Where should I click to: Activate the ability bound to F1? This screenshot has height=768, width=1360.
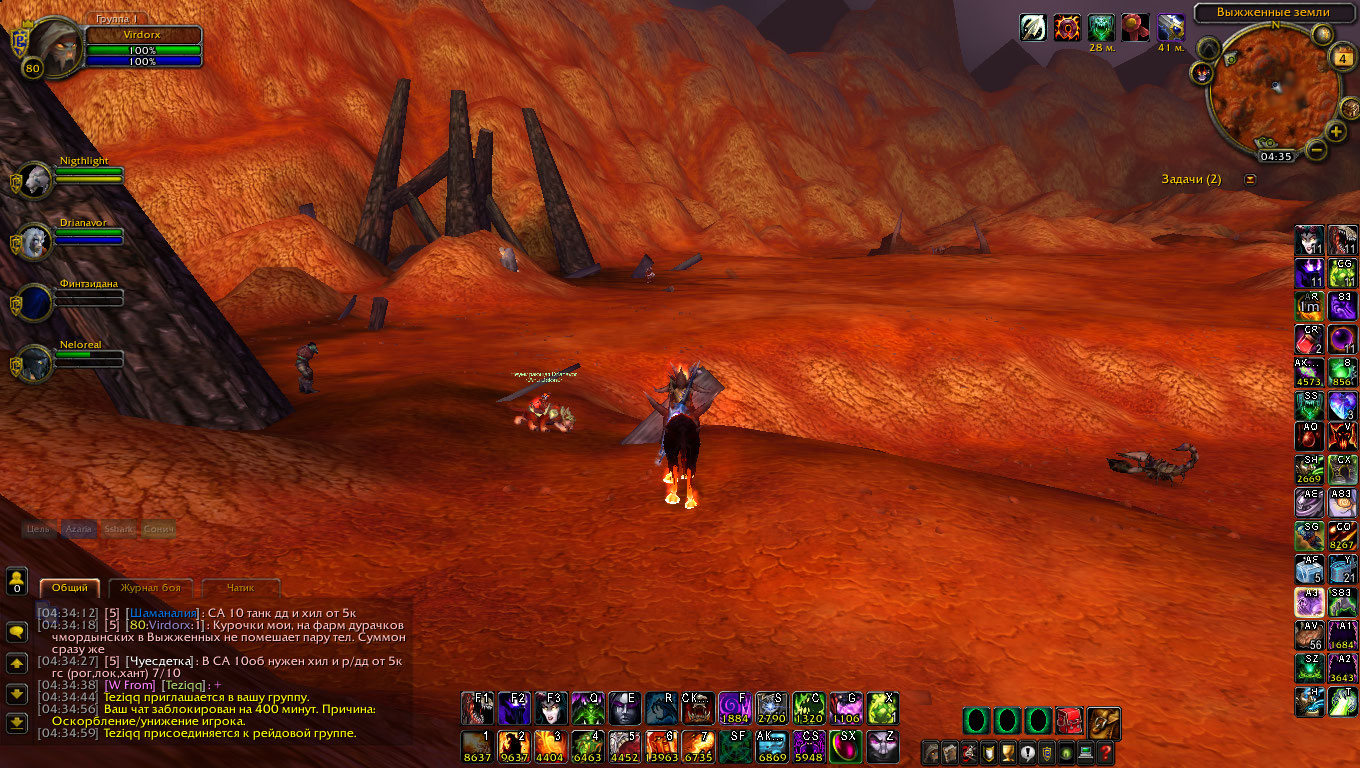[477, 708]
